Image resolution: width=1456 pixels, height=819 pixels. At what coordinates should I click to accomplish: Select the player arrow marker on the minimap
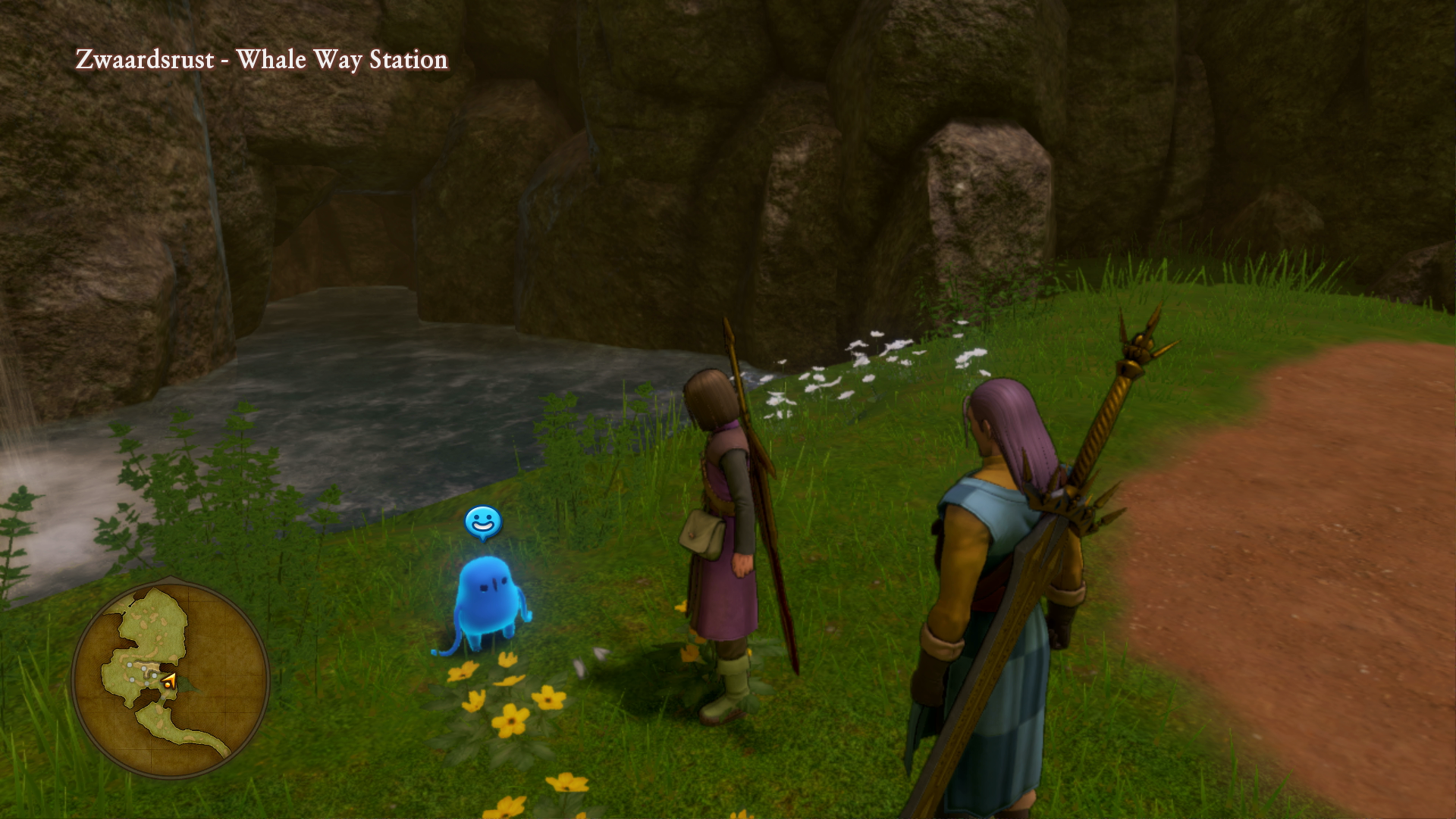169,679
